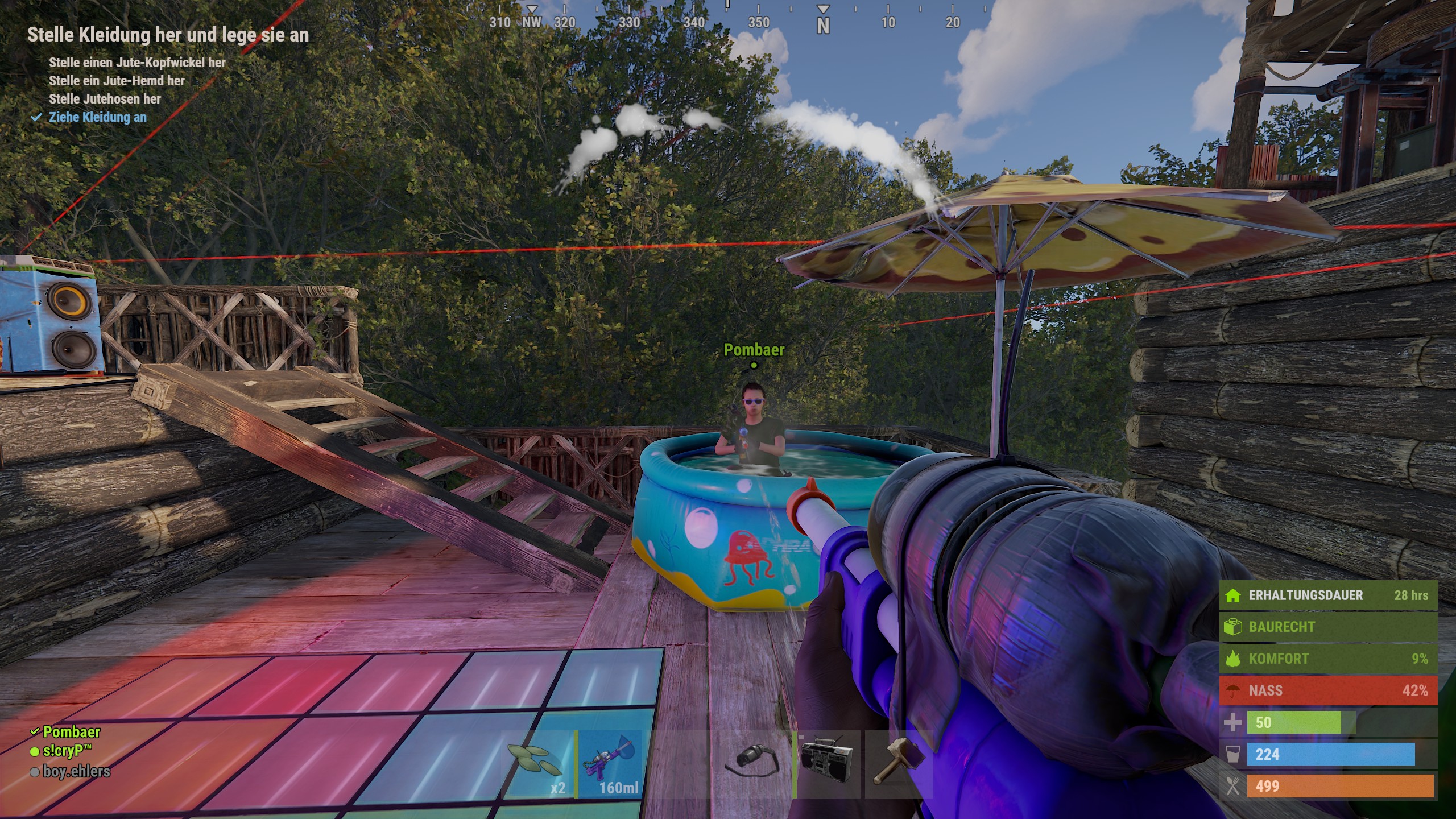Select objective 'Stelle Jutehosen her'
1456x819 pixels.
tap(105, 99)
